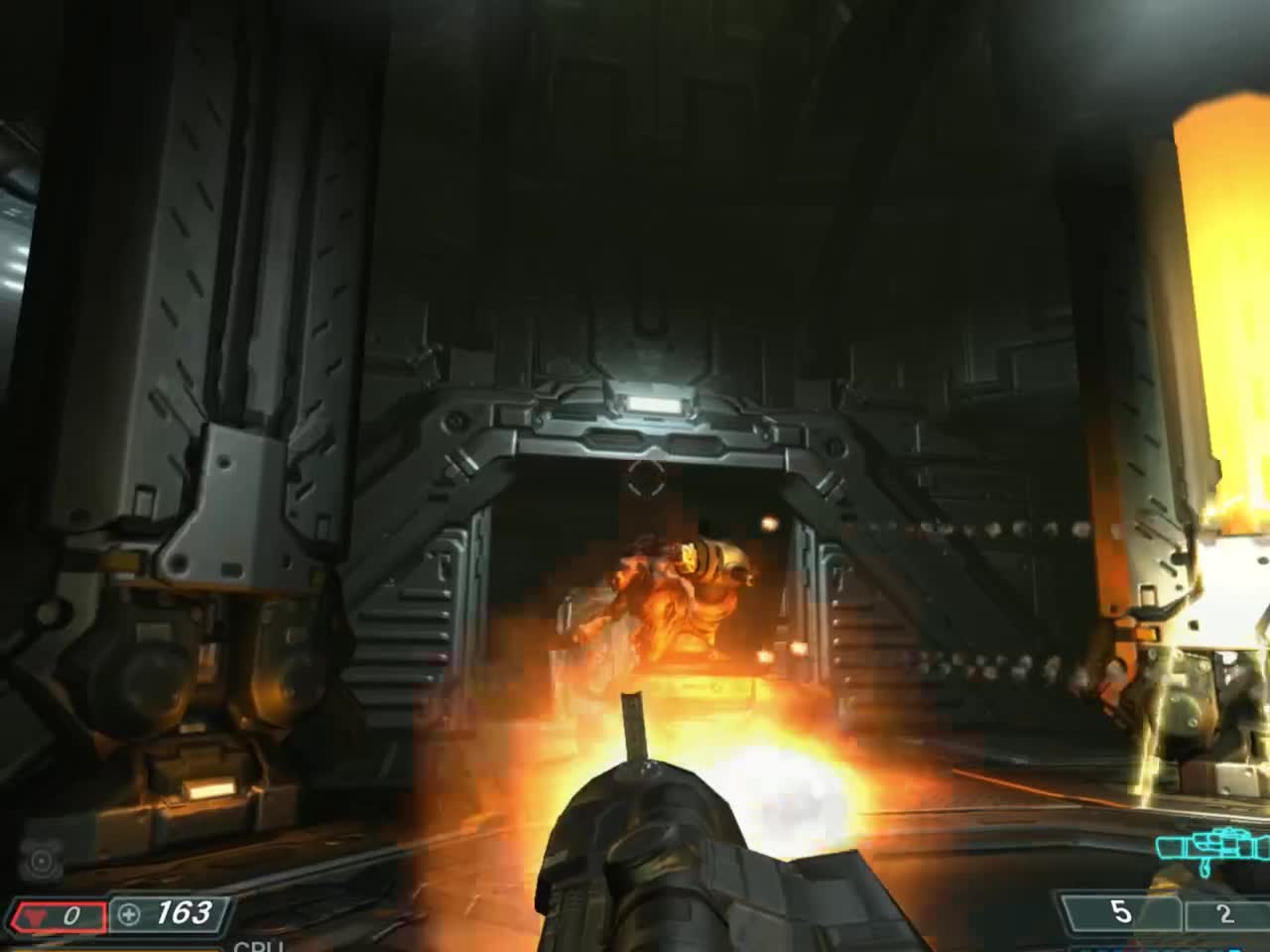Screen dimensions: 1270x952
Task: Click the red health arrow icon
Action: click(x=37, y=913)
